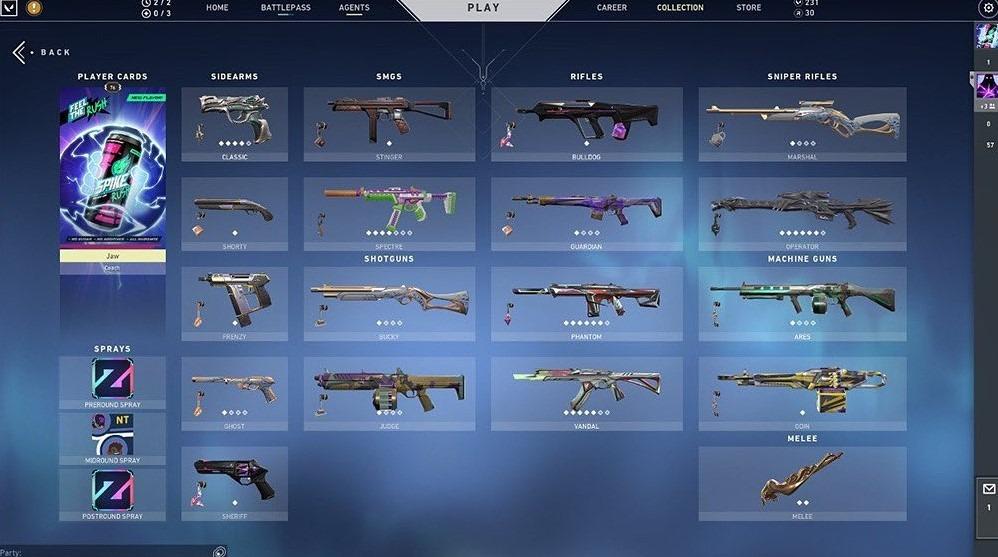Screen dimensions: 998x557
Task: Choose the Classic sidearm tile
Action: tap(235, 124)
